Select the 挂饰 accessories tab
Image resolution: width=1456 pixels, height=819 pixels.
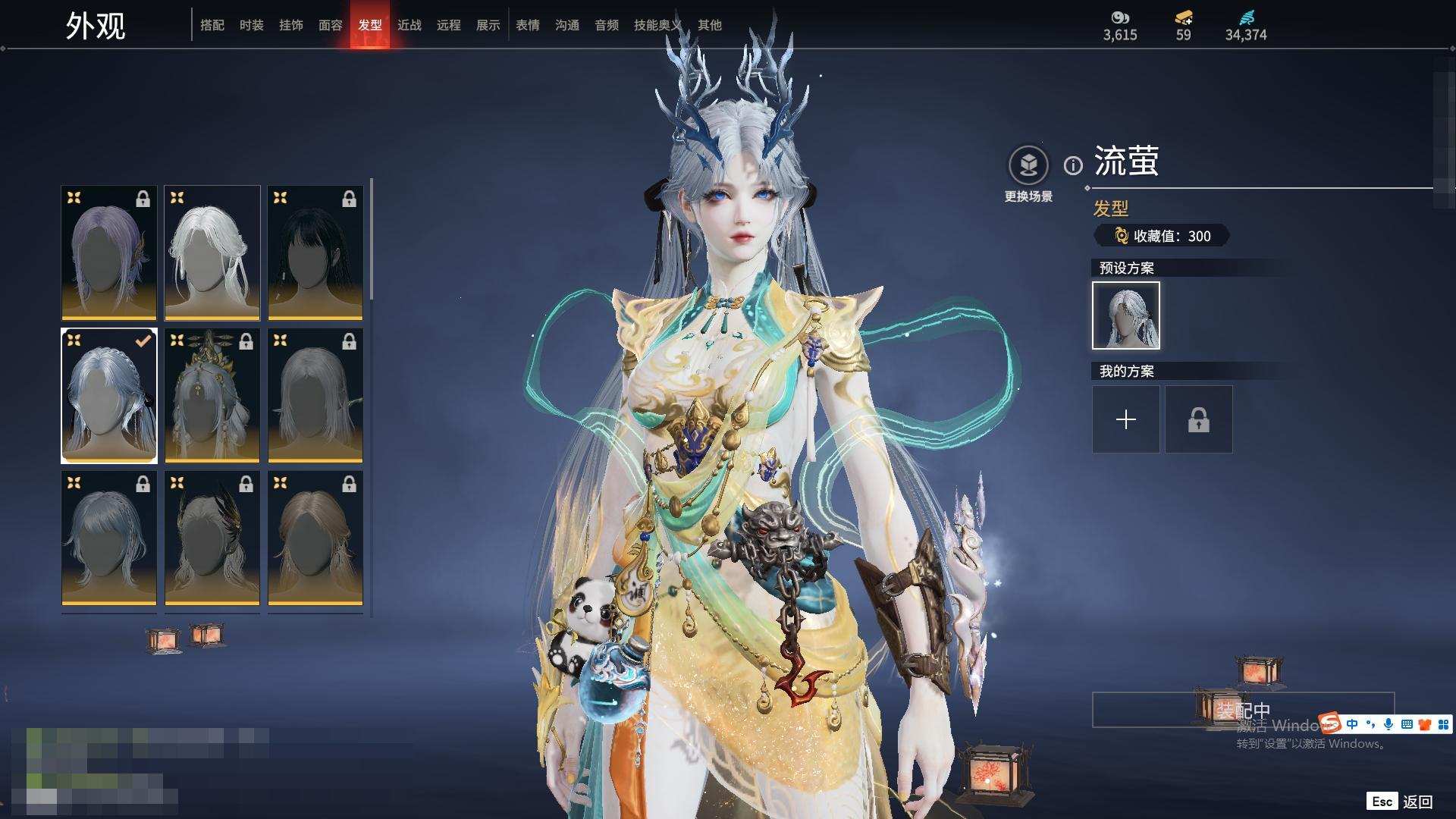(x=291, y=25)
